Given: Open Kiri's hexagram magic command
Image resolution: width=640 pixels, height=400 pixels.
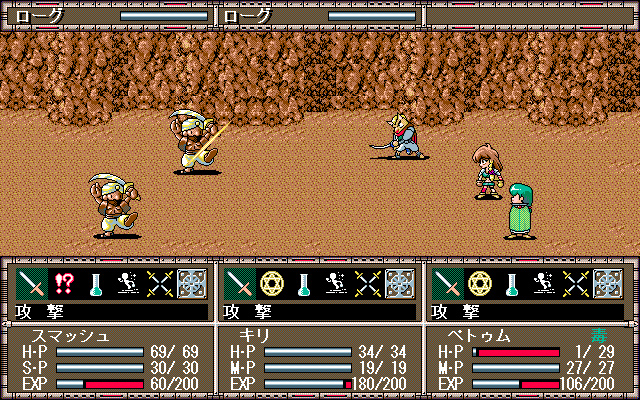Looking at the screenshot, I should click(x=272, y=284).
